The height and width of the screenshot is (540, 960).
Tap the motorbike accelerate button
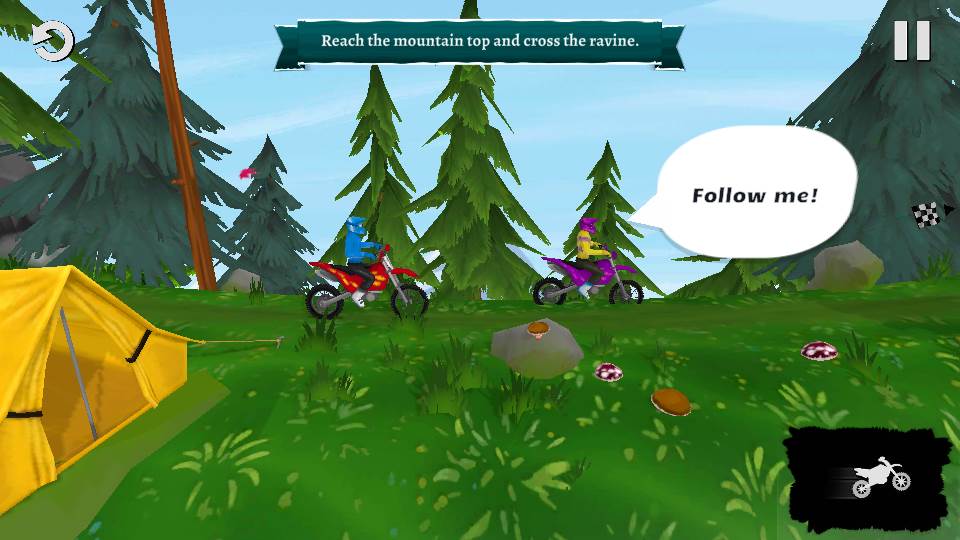coord(869,480)
